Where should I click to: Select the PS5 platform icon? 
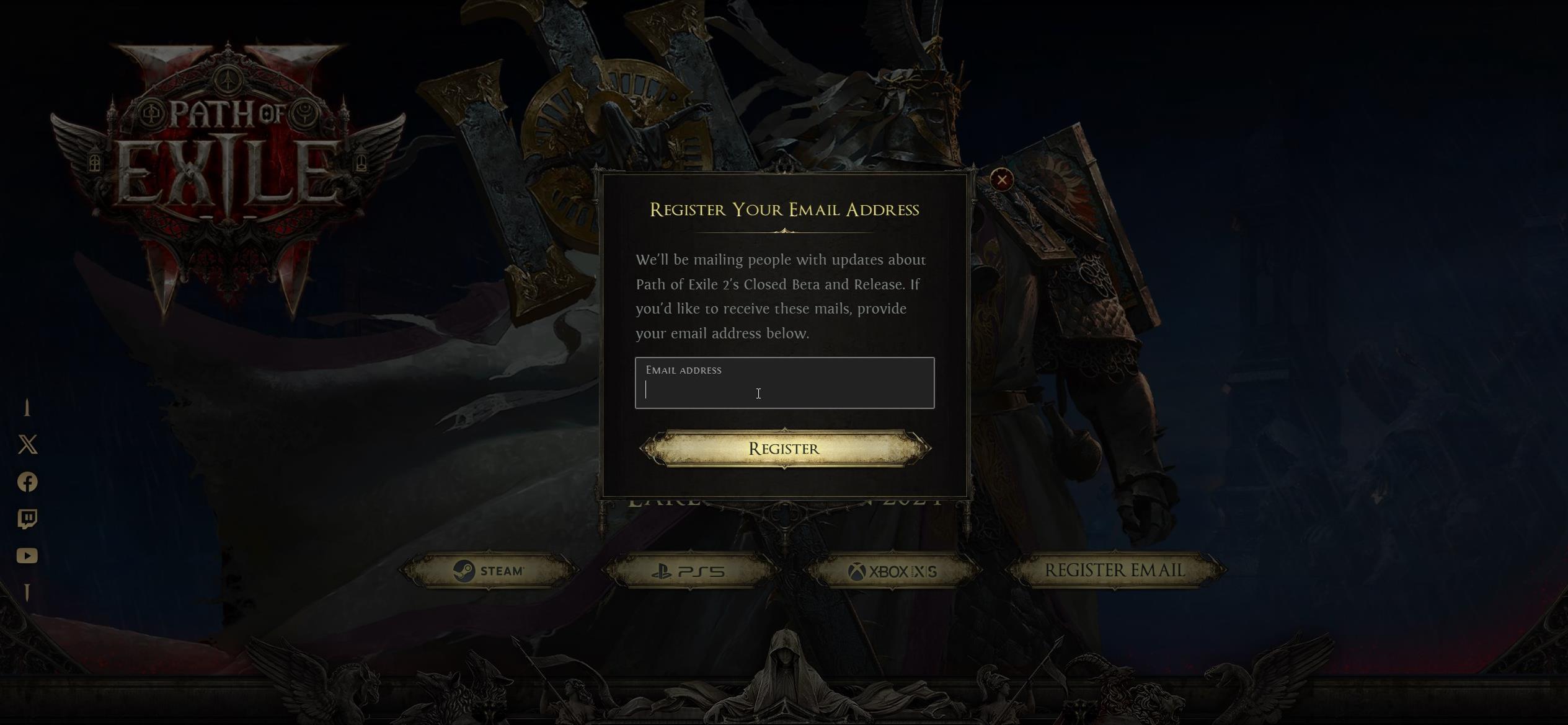coord(663,572)
